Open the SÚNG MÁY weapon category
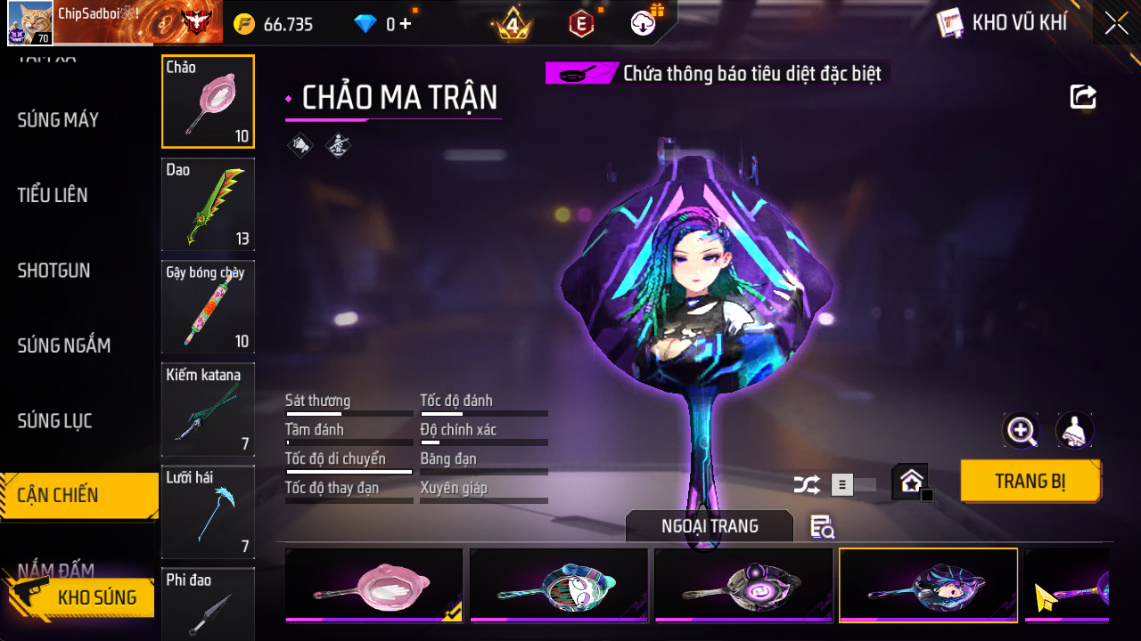This screenshot has height=641, width=1141. pyautogui.click(x=58, y=120)
